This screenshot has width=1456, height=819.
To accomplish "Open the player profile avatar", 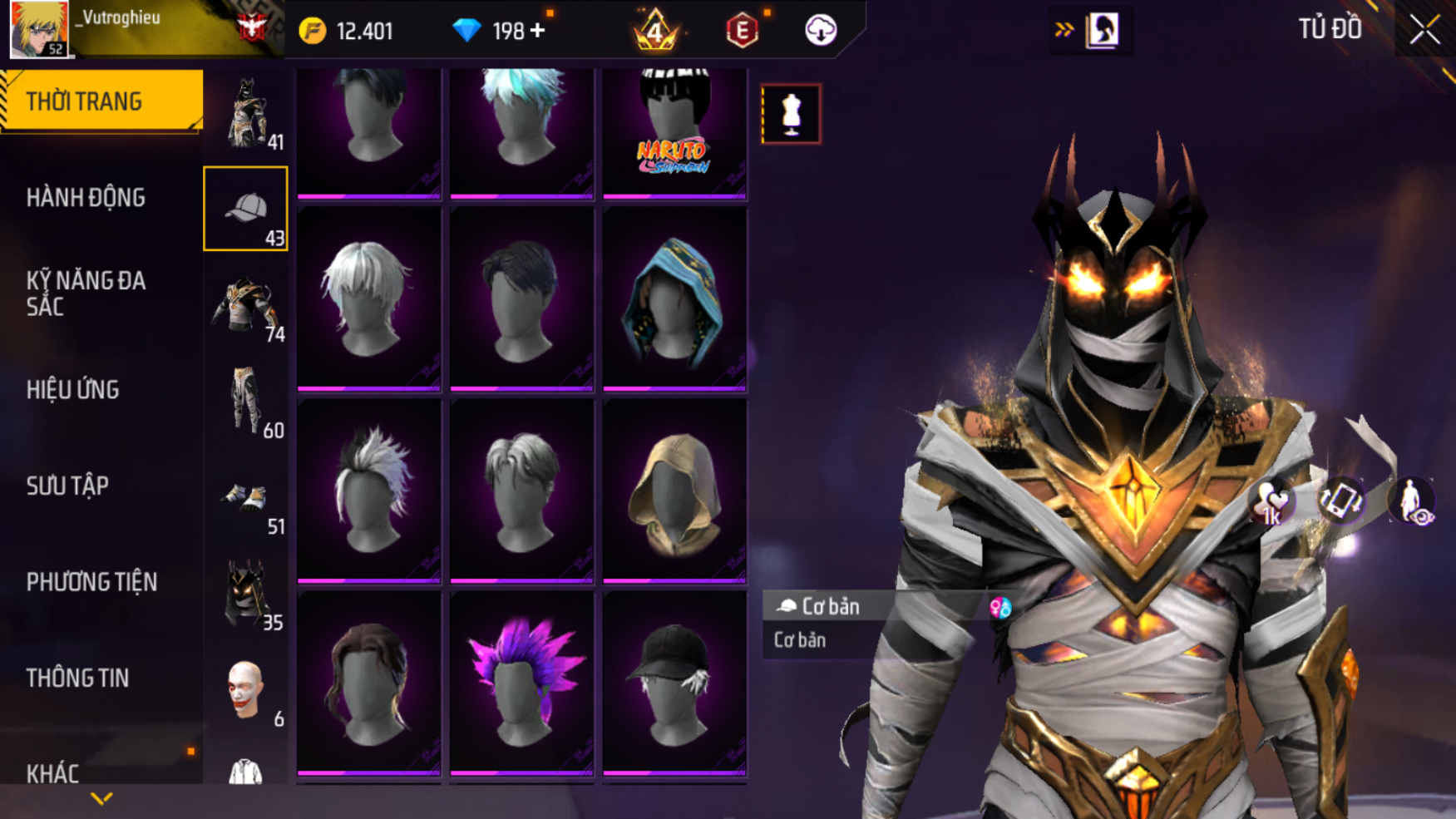I will tap(38, 28).
